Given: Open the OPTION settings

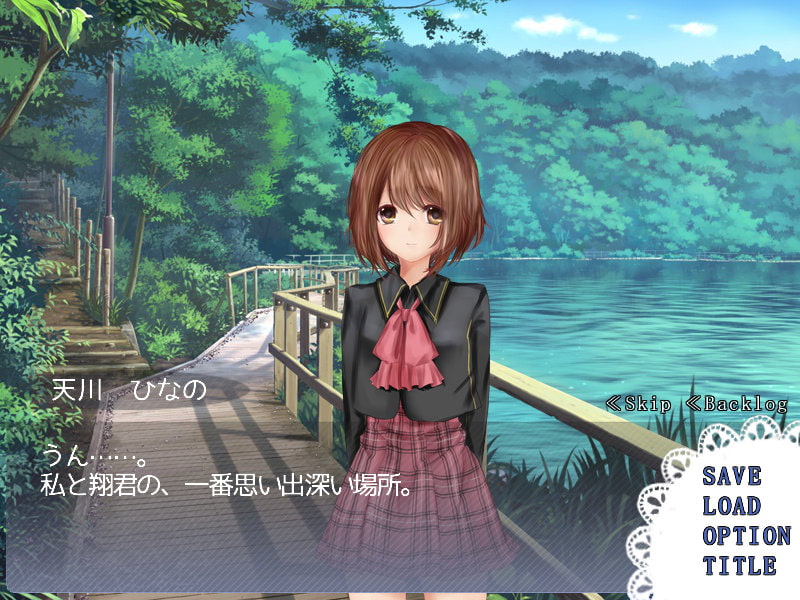Looking at the screenshot, I should click(x=745, y=536).
